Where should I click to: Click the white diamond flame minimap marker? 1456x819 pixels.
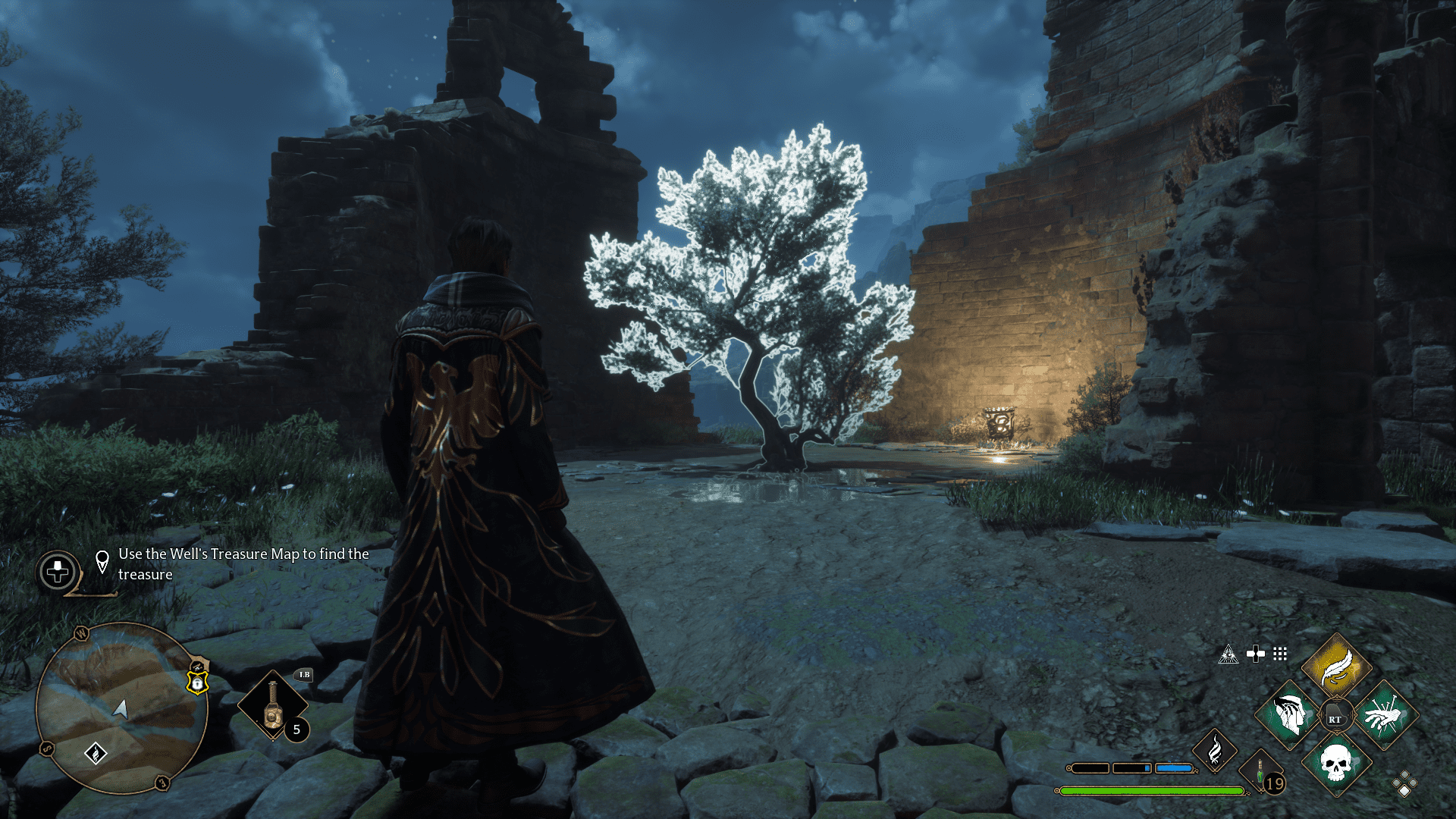96,753
